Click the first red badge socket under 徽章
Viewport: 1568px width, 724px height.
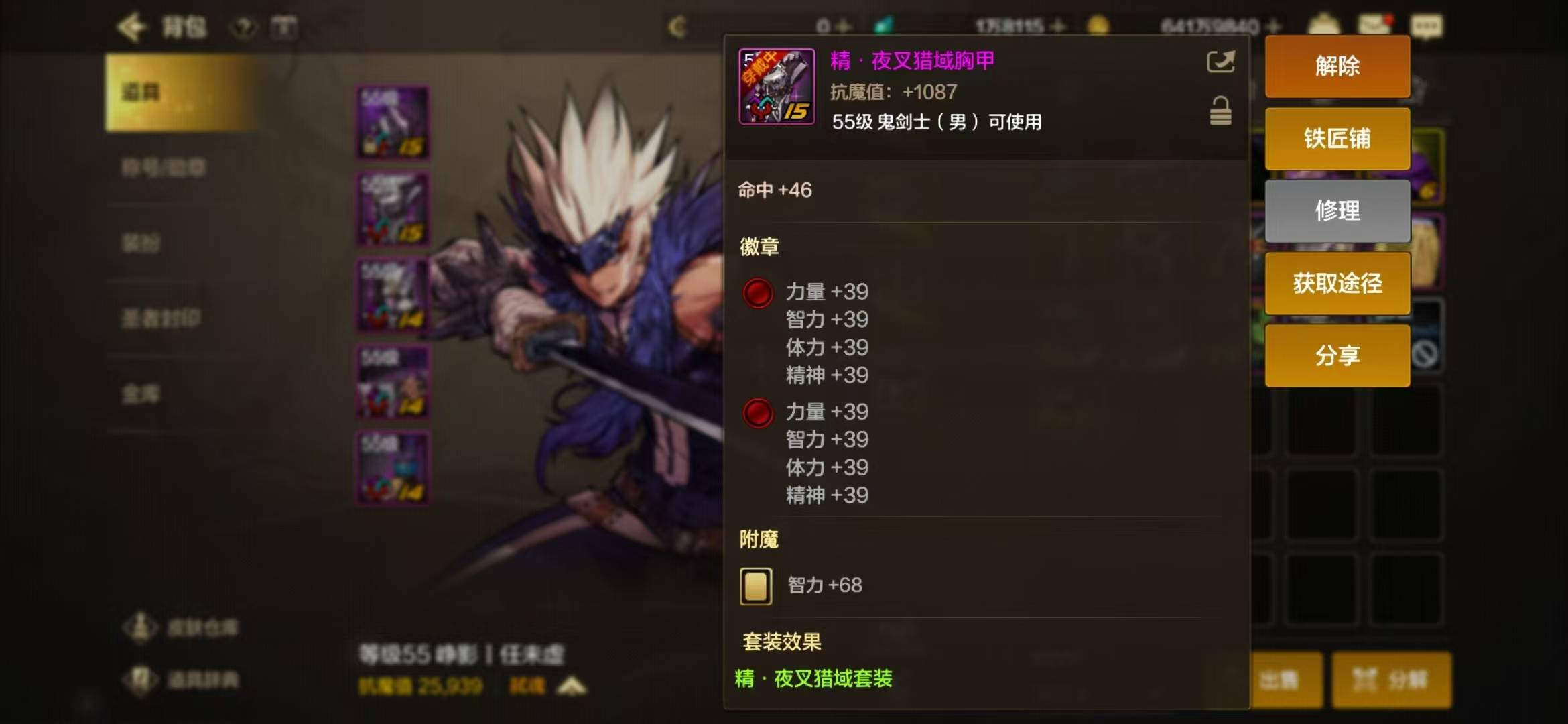point(757,293)
